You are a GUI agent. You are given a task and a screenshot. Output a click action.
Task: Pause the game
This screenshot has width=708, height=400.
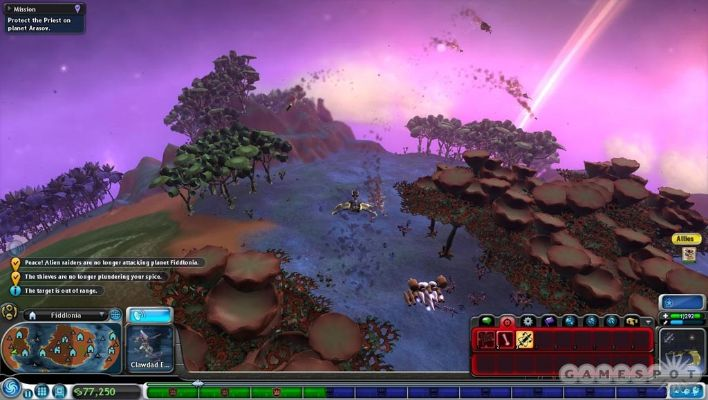28,391
